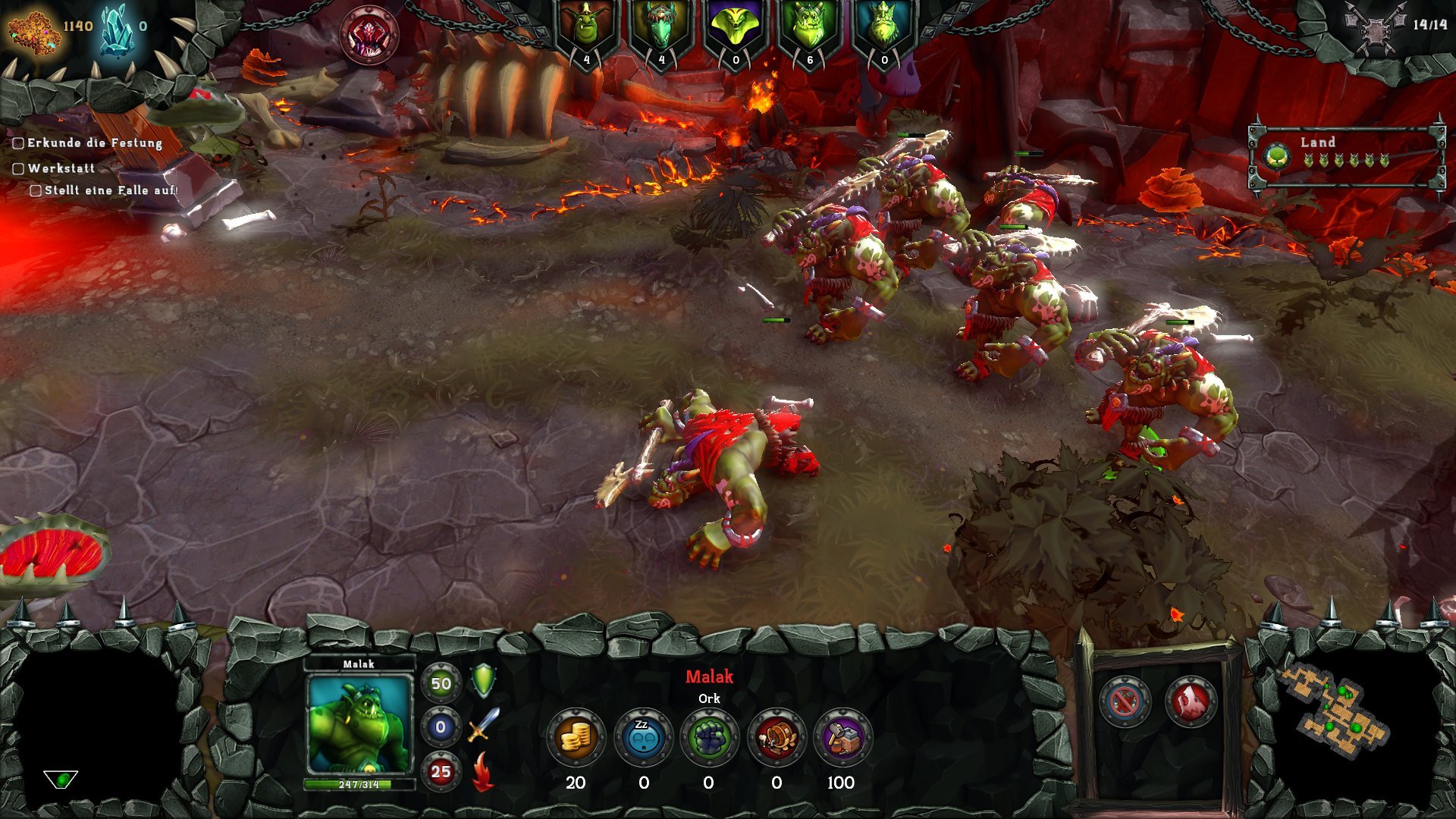Click the Stellt eine Falle auf objective
1456x819 pixels.
(110, 190)
